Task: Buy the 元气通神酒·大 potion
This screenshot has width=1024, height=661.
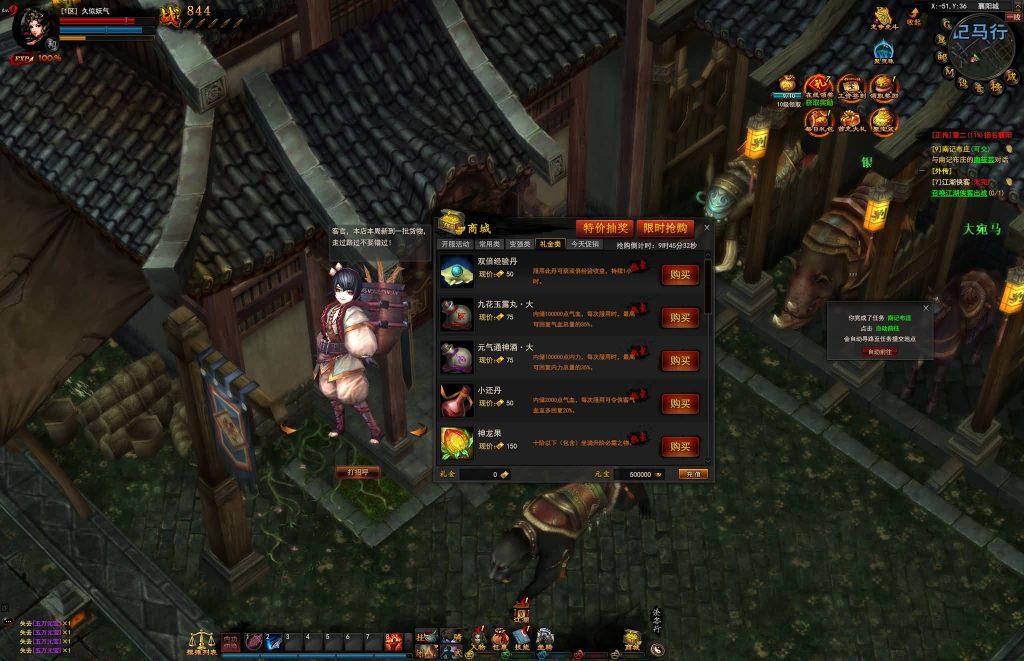Action: tap(679, 361)
